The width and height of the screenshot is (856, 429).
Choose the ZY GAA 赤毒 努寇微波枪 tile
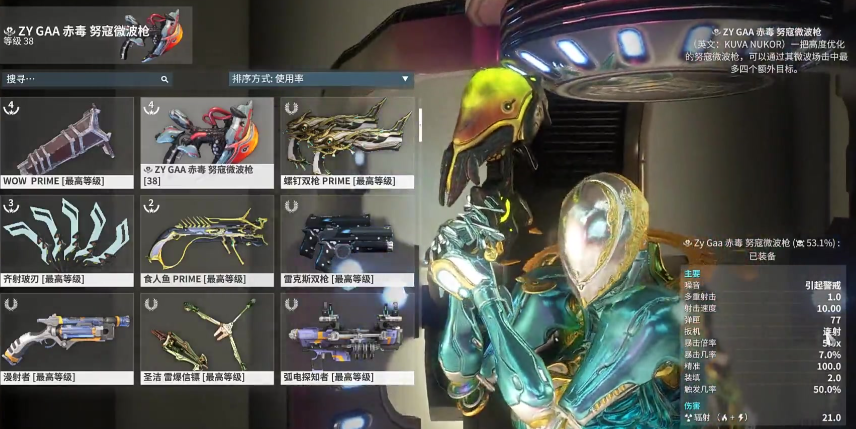[207, 142]
